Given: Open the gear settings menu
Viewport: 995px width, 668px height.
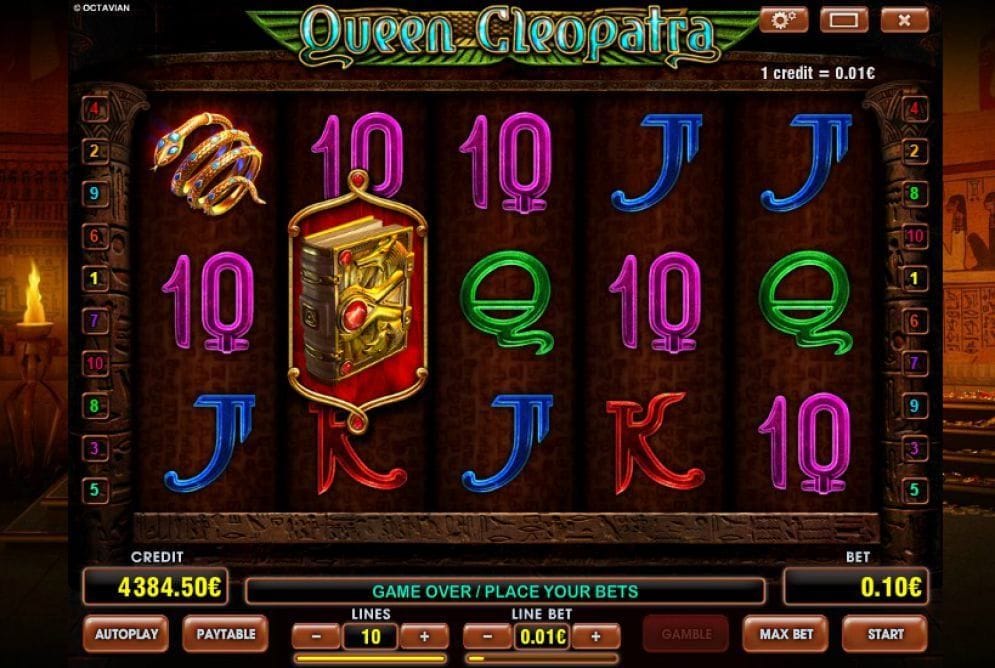Looking at the screenshot, I should click(783, 19).
